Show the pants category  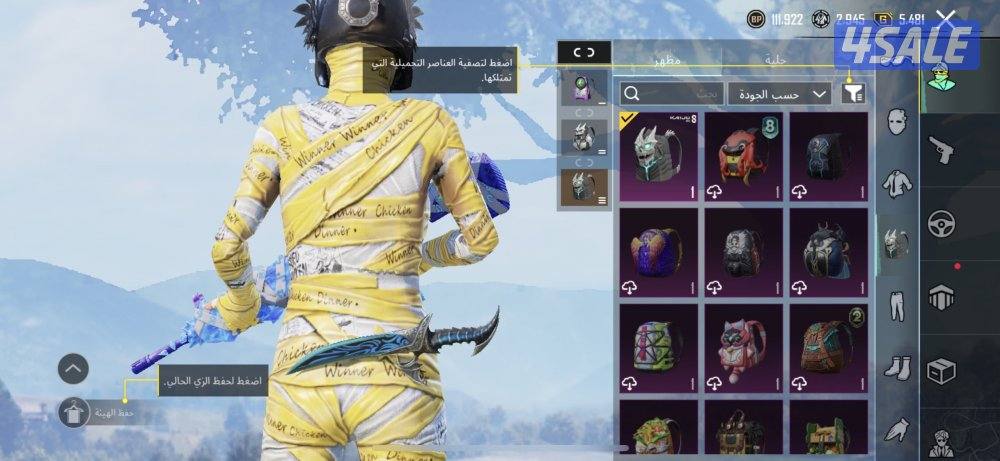(897, 306)
